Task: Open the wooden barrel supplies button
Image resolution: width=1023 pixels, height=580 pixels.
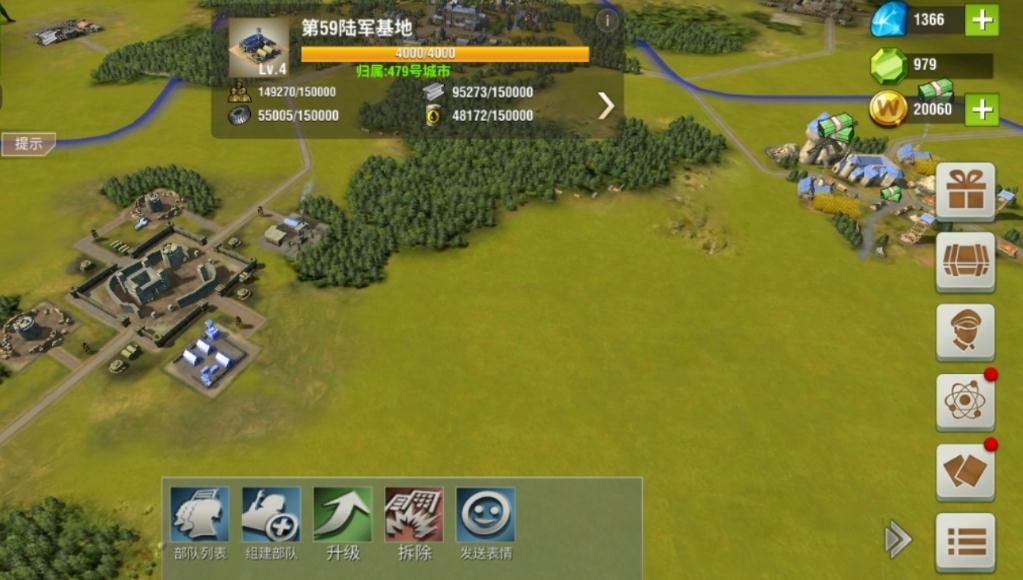Action: [x=965, y=261]
